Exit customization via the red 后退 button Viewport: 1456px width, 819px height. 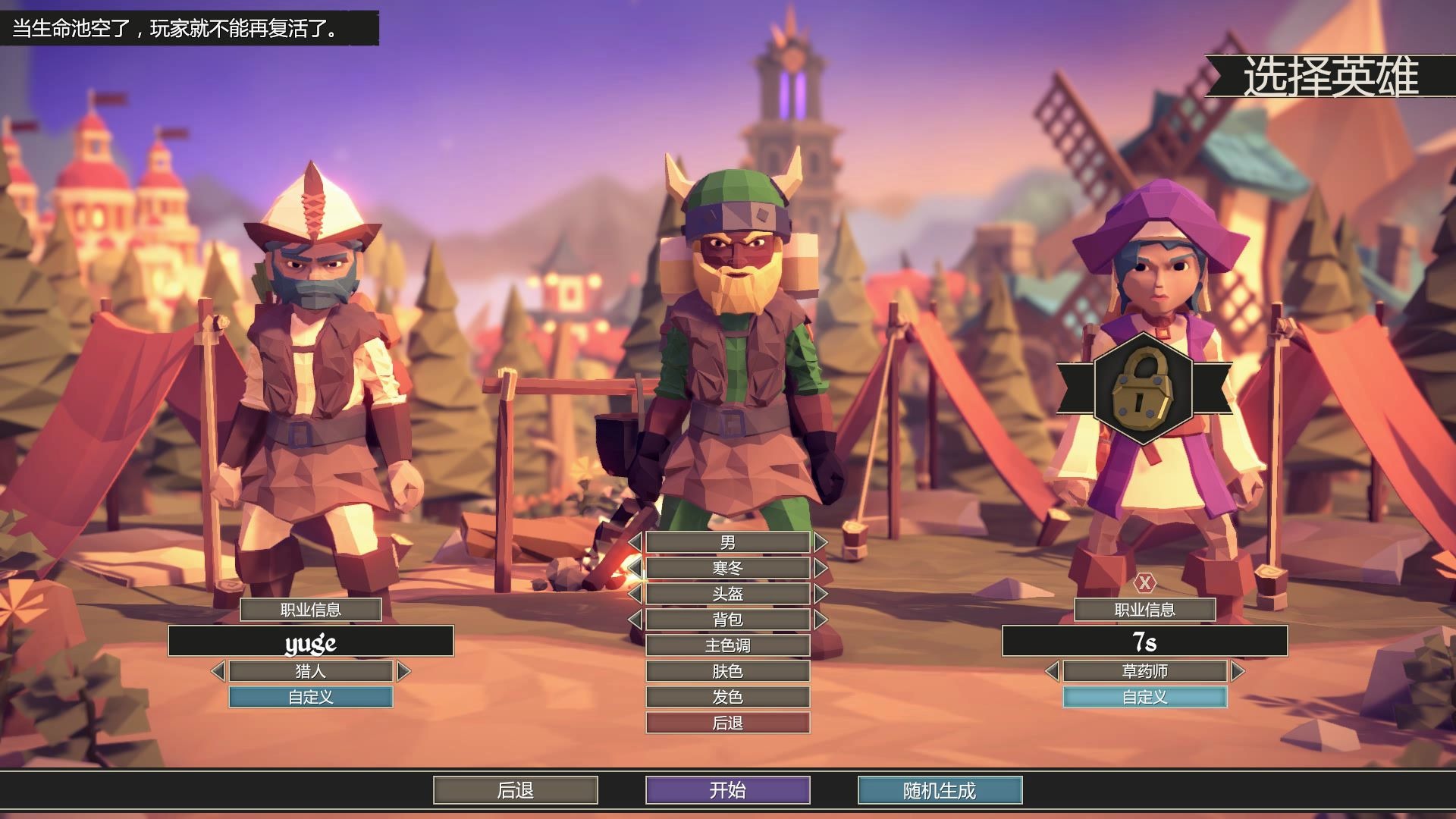point(727,723)
